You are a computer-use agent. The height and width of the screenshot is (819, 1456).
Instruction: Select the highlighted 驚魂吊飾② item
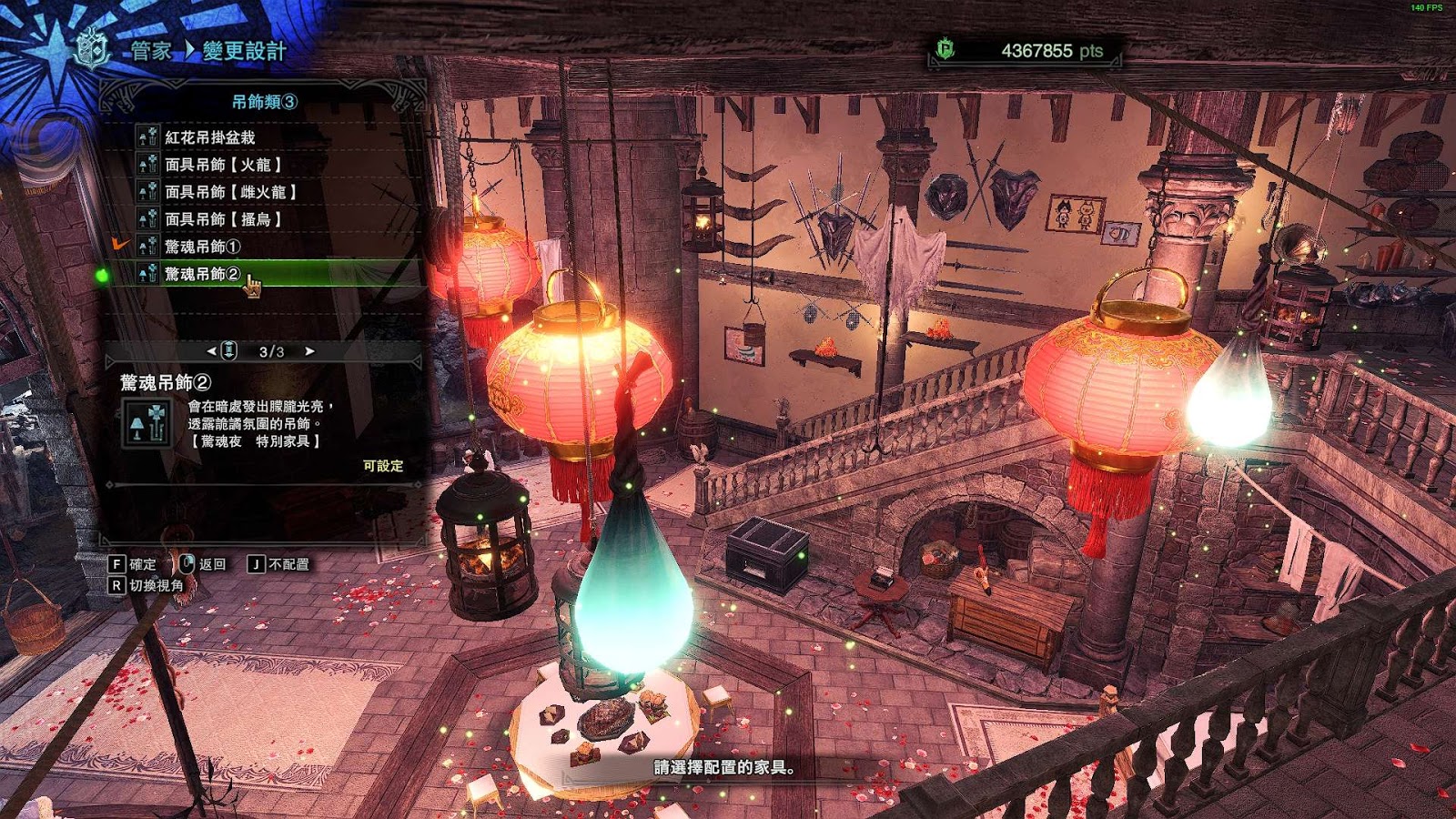point(202,274)
